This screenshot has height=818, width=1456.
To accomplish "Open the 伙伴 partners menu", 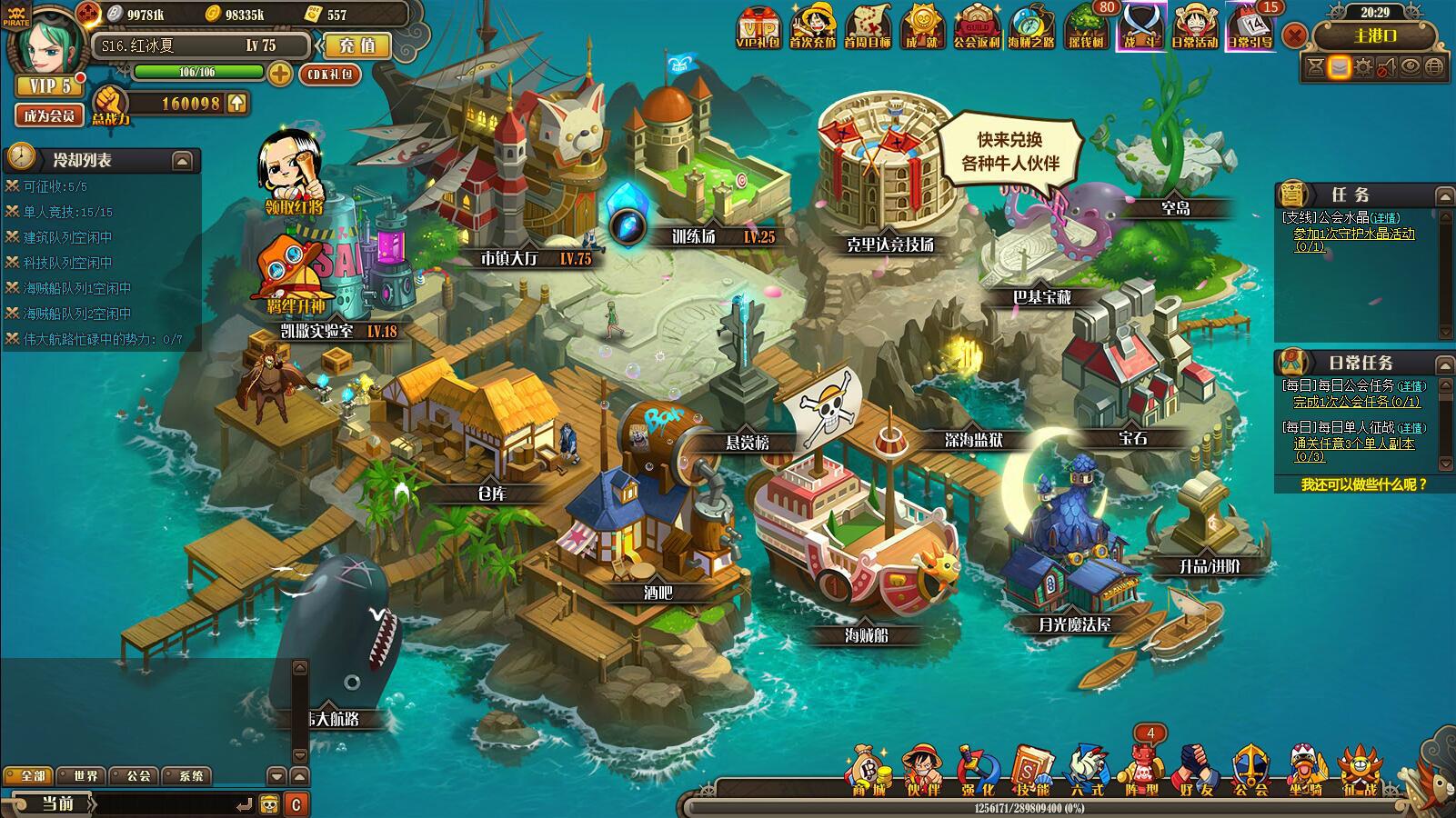I will pyautogui.click(x=922, y=771).
